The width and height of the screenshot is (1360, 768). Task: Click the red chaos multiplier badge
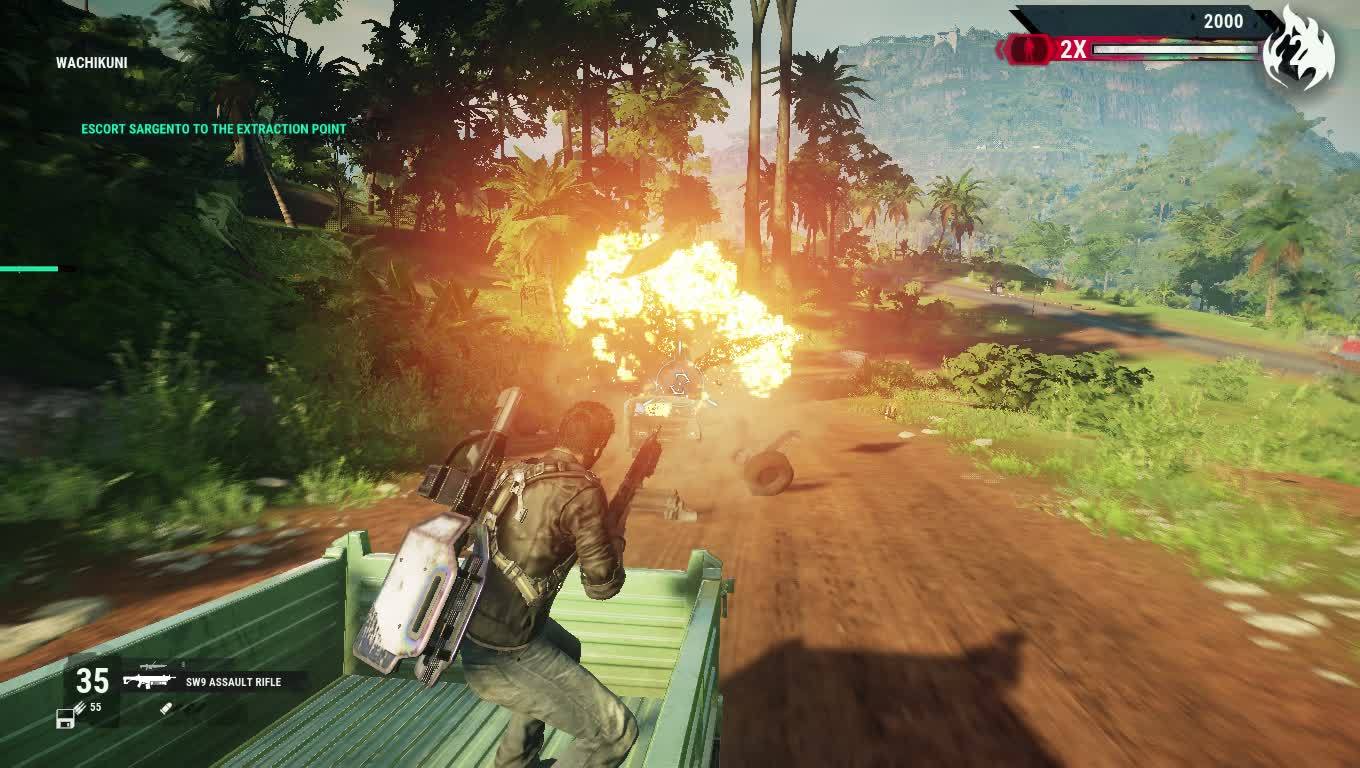[1030, 48]
